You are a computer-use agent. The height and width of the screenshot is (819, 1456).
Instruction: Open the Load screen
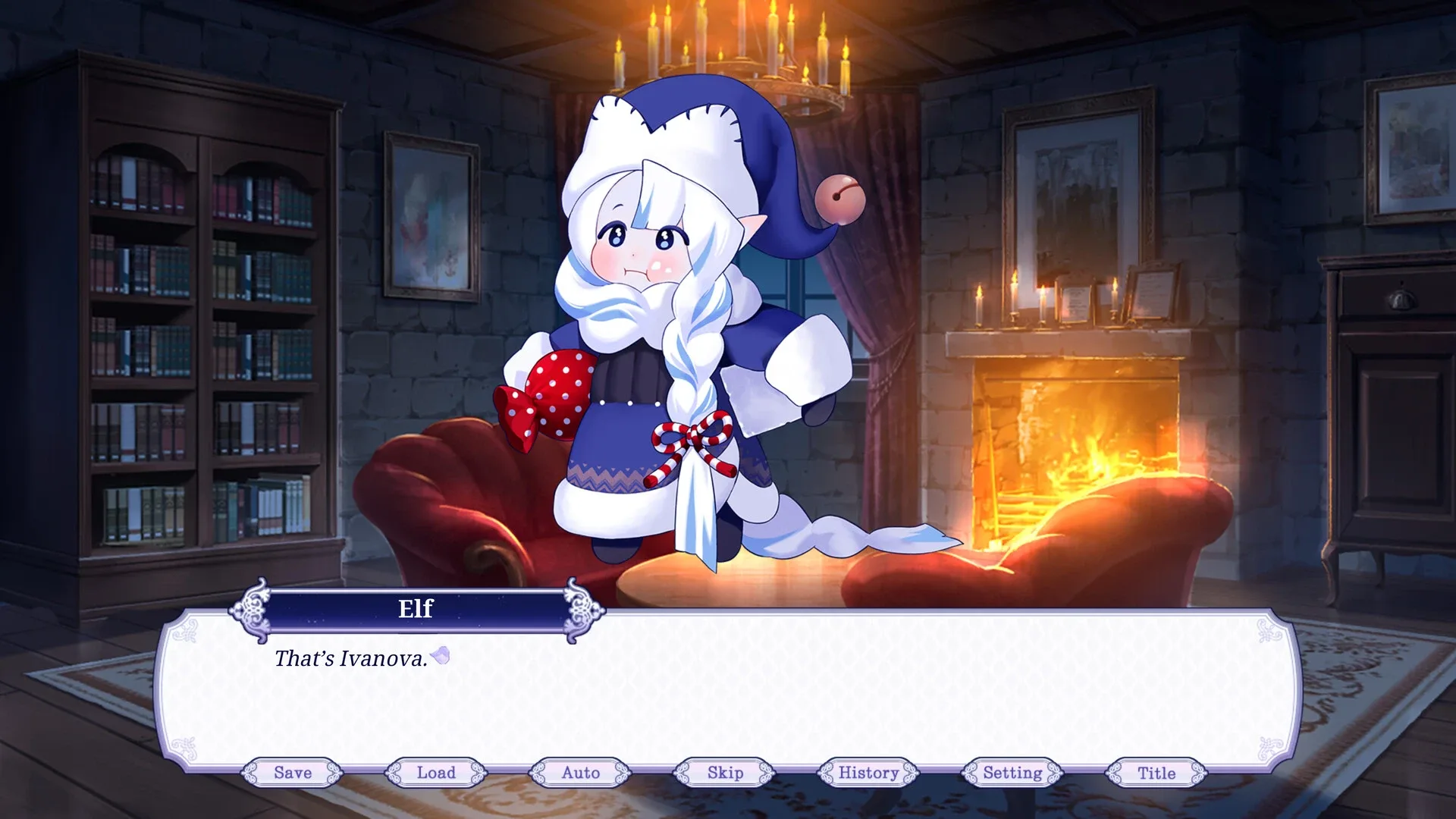[x=438, y=773]
